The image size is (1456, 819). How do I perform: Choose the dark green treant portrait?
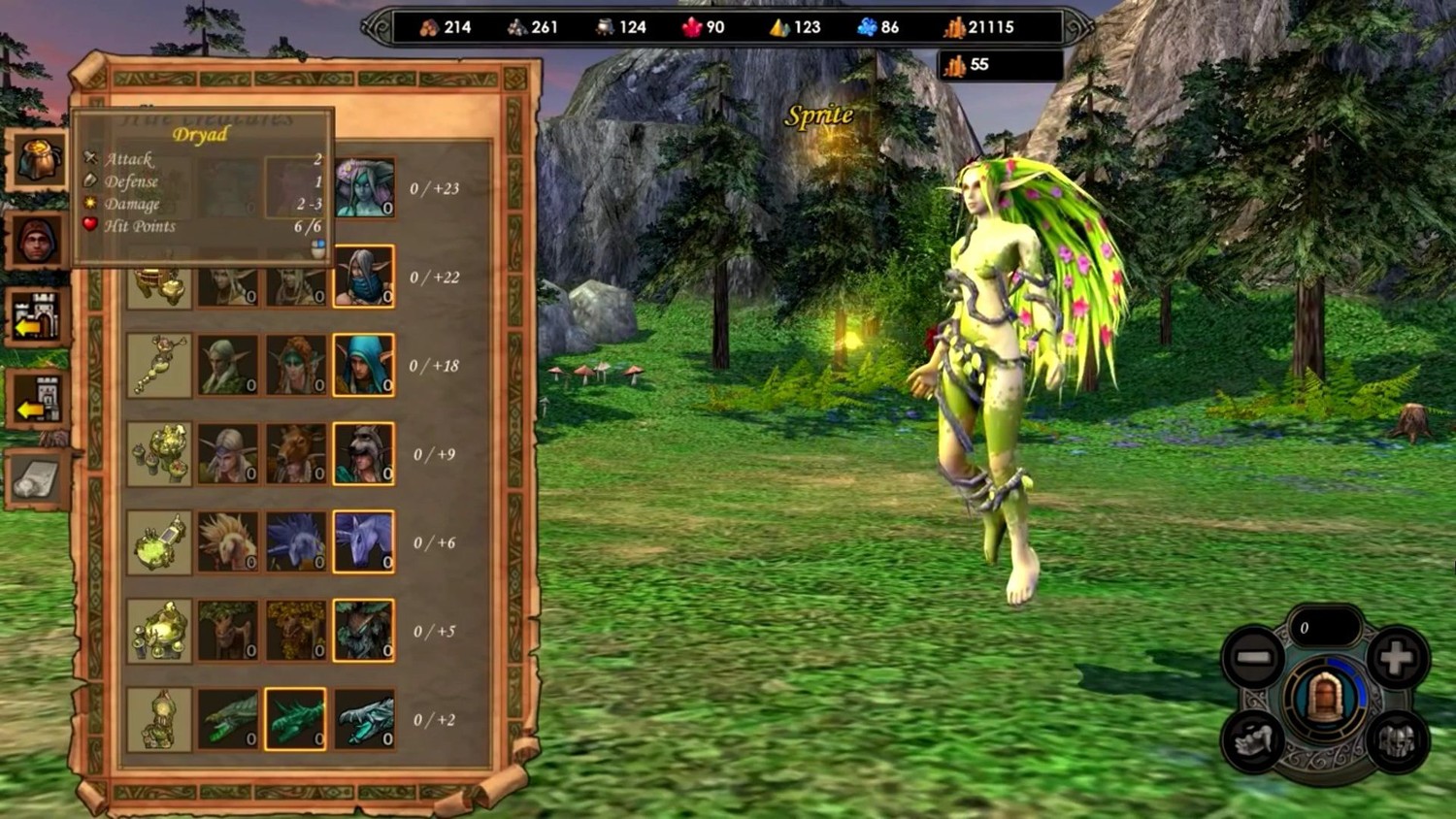pyautogui.click(x=364, y=631)
